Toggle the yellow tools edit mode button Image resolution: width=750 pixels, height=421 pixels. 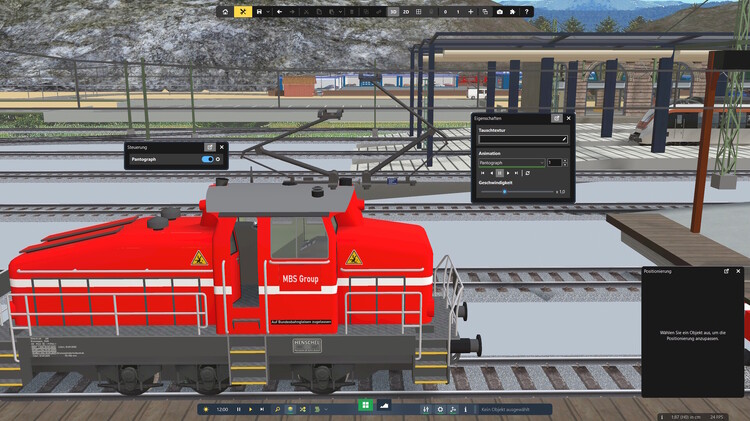point(242,12)
